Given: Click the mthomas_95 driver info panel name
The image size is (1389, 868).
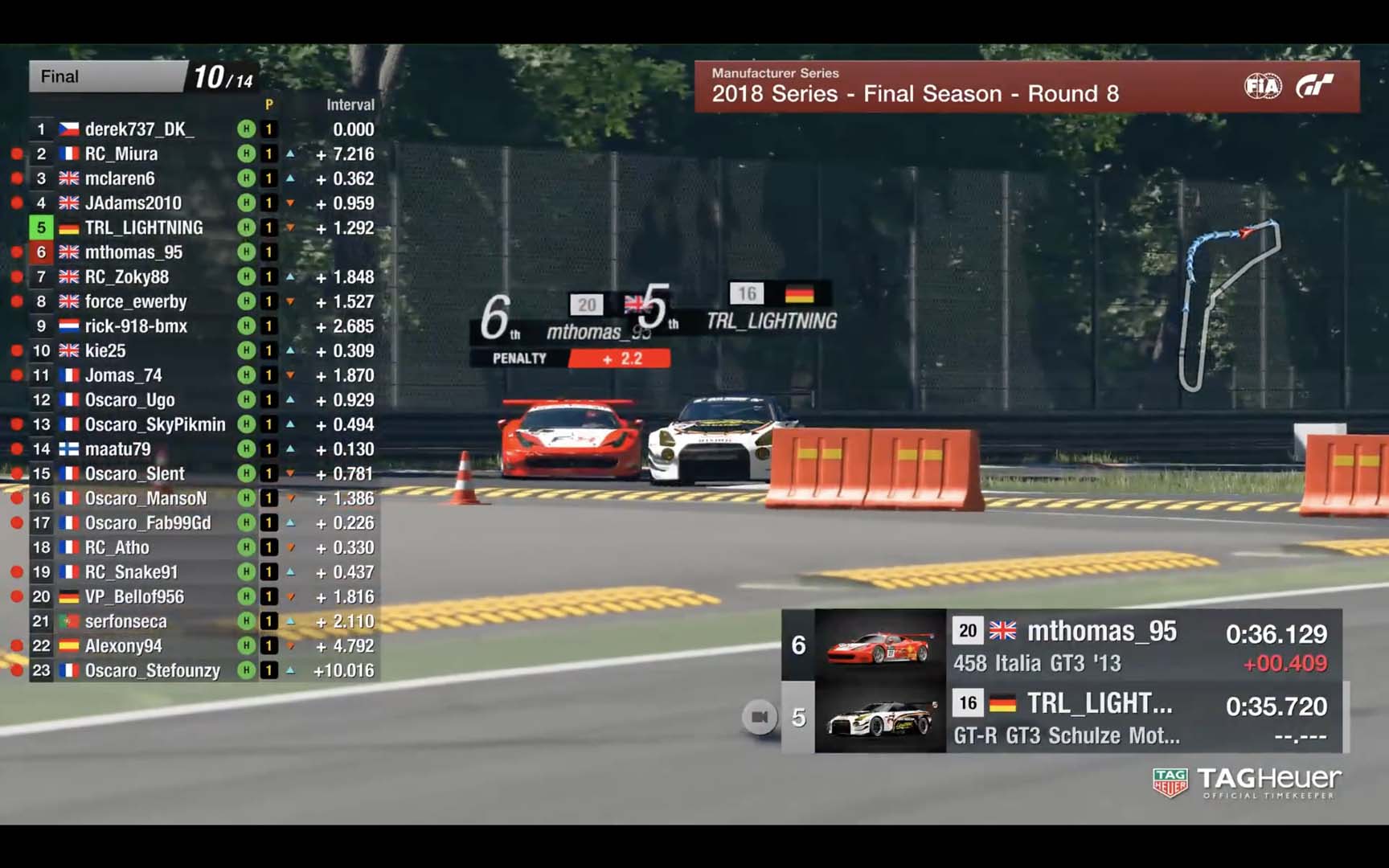Looking at the screenshot, I should point(1101,632).
